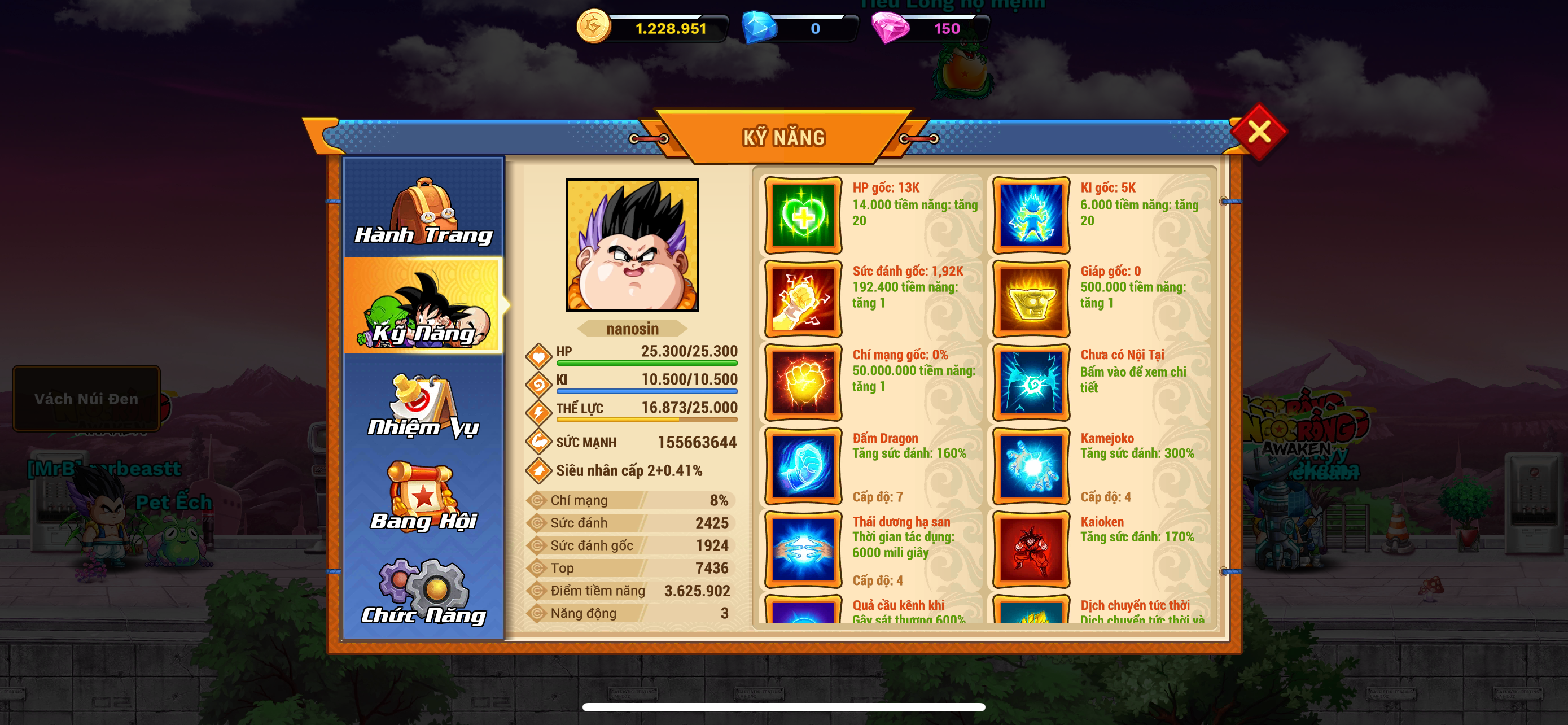Switch to the Kỹ Năng tab
The height and width of the screenshot is (725, 1568).
coord(424,306)
